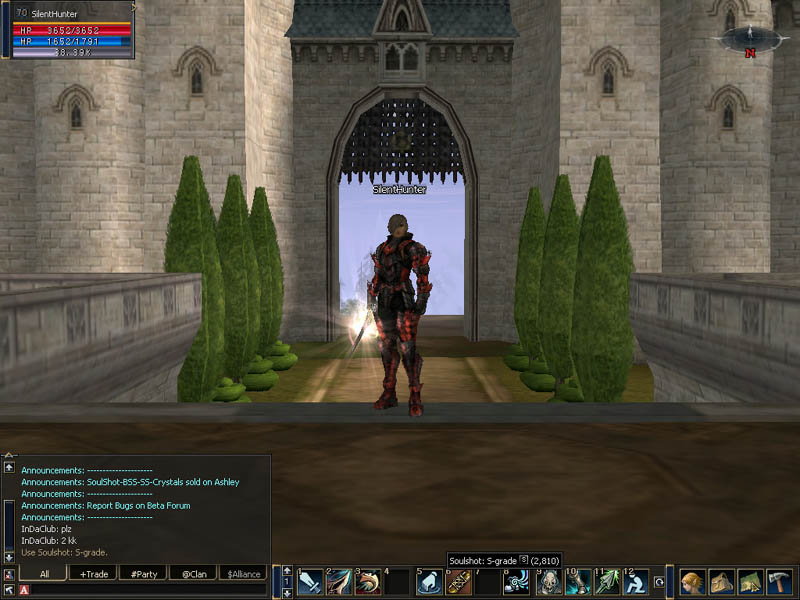The height and width of the screenshot is (600, 800).
Task: Activate the white glove skill in slot 5
Action: (429, 582)
